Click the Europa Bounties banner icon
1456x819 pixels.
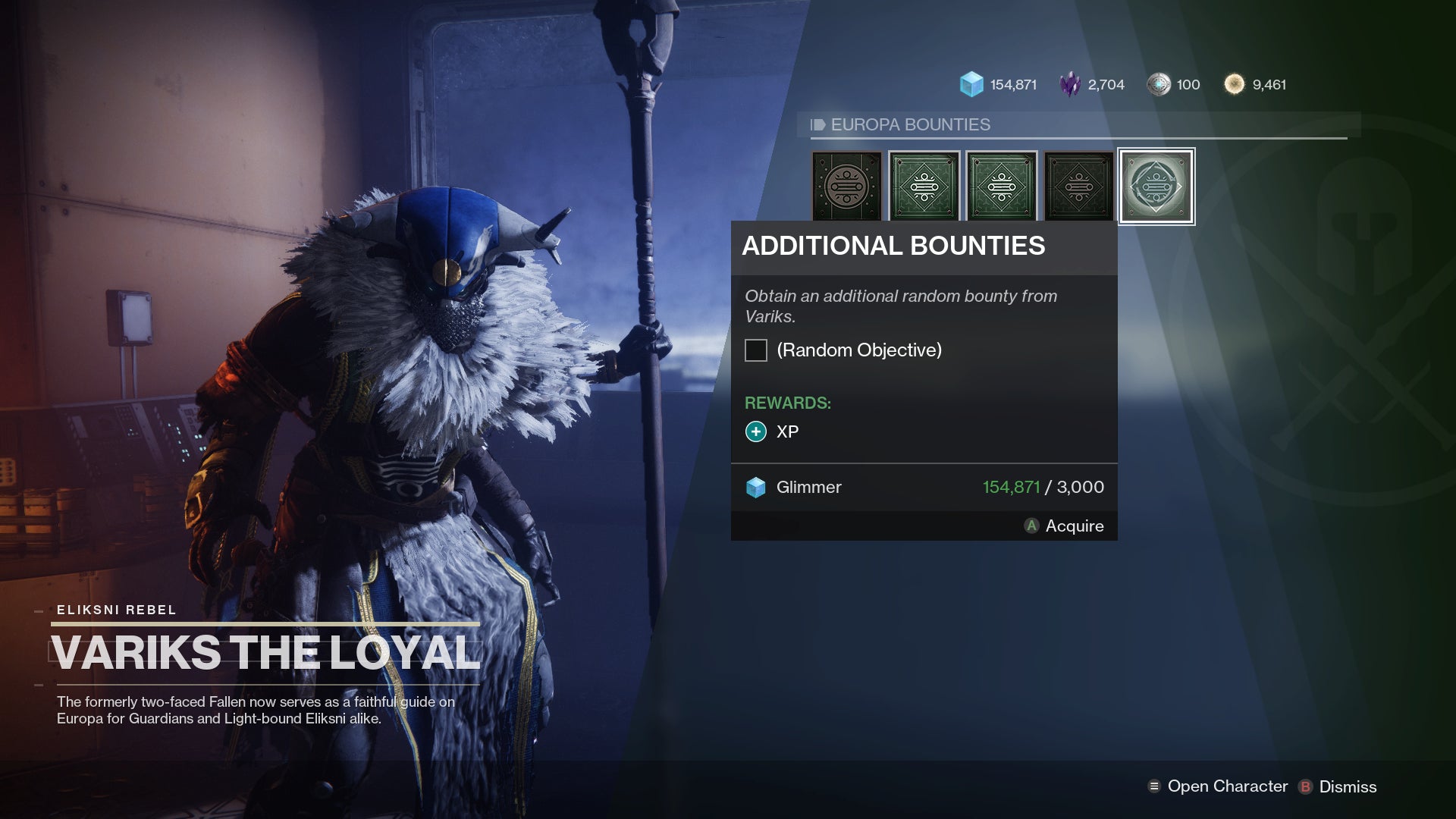pyautogui.click(x=819, y=125)
